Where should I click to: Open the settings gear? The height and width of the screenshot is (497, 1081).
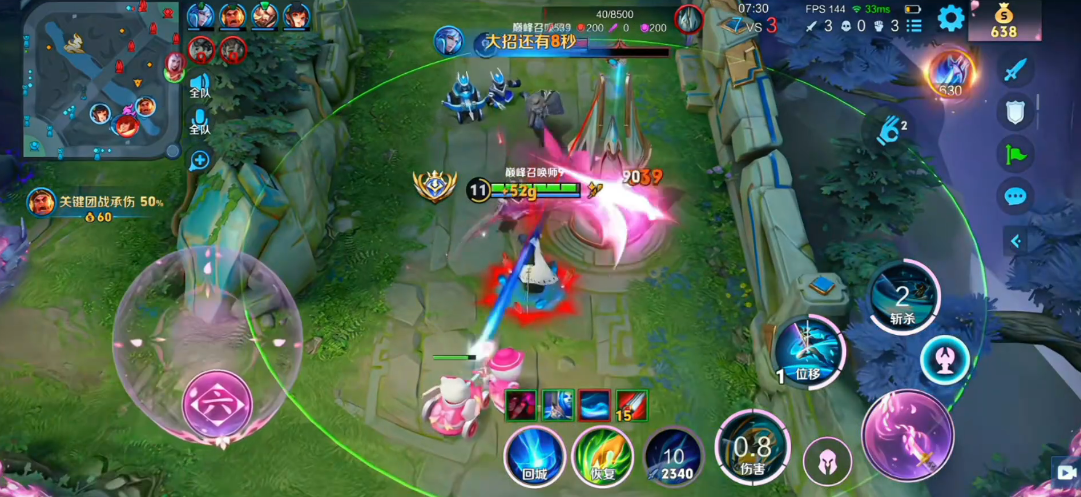tap(950, 17)
